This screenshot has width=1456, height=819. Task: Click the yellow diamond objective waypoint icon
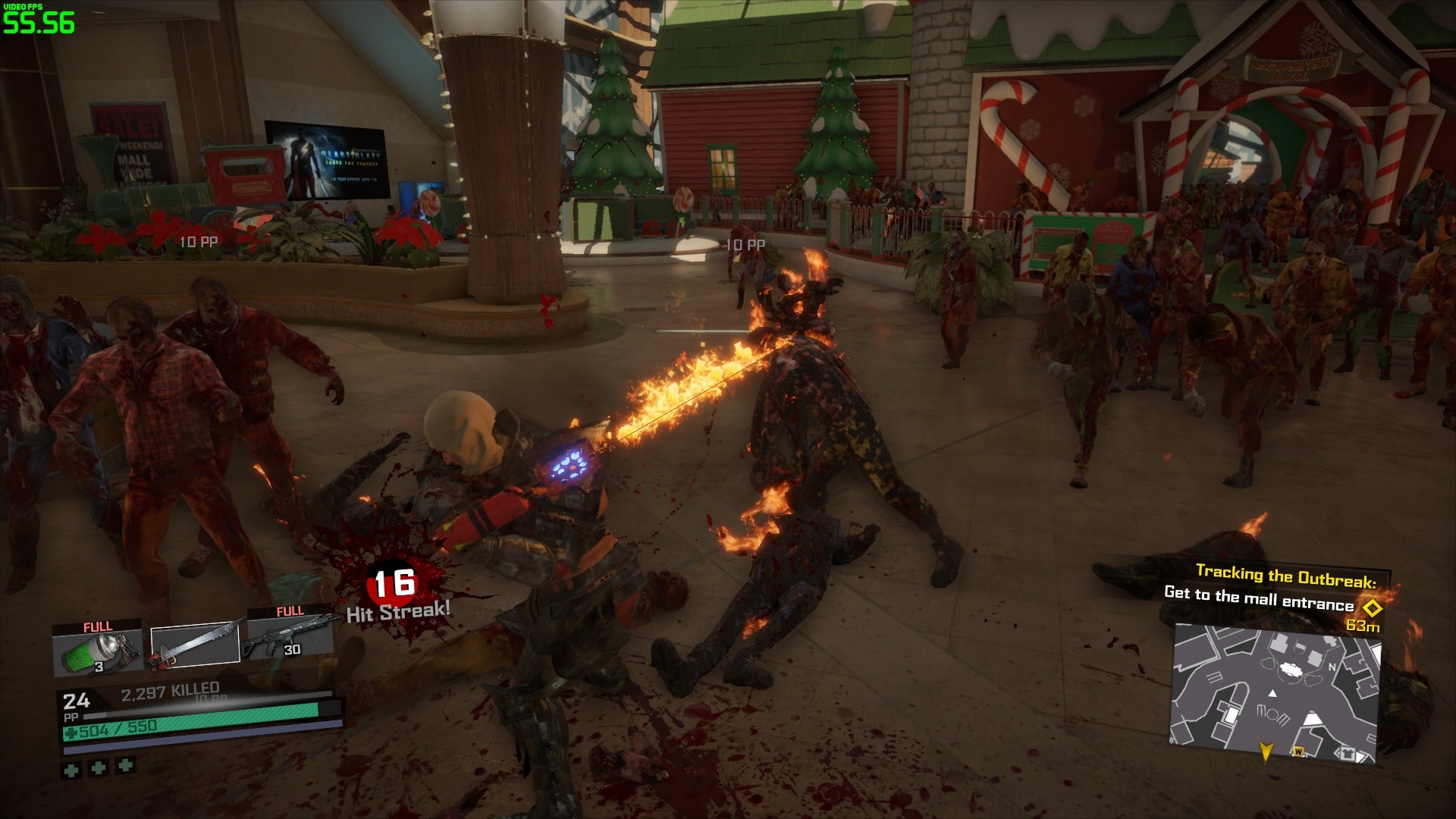[1372, 607]
